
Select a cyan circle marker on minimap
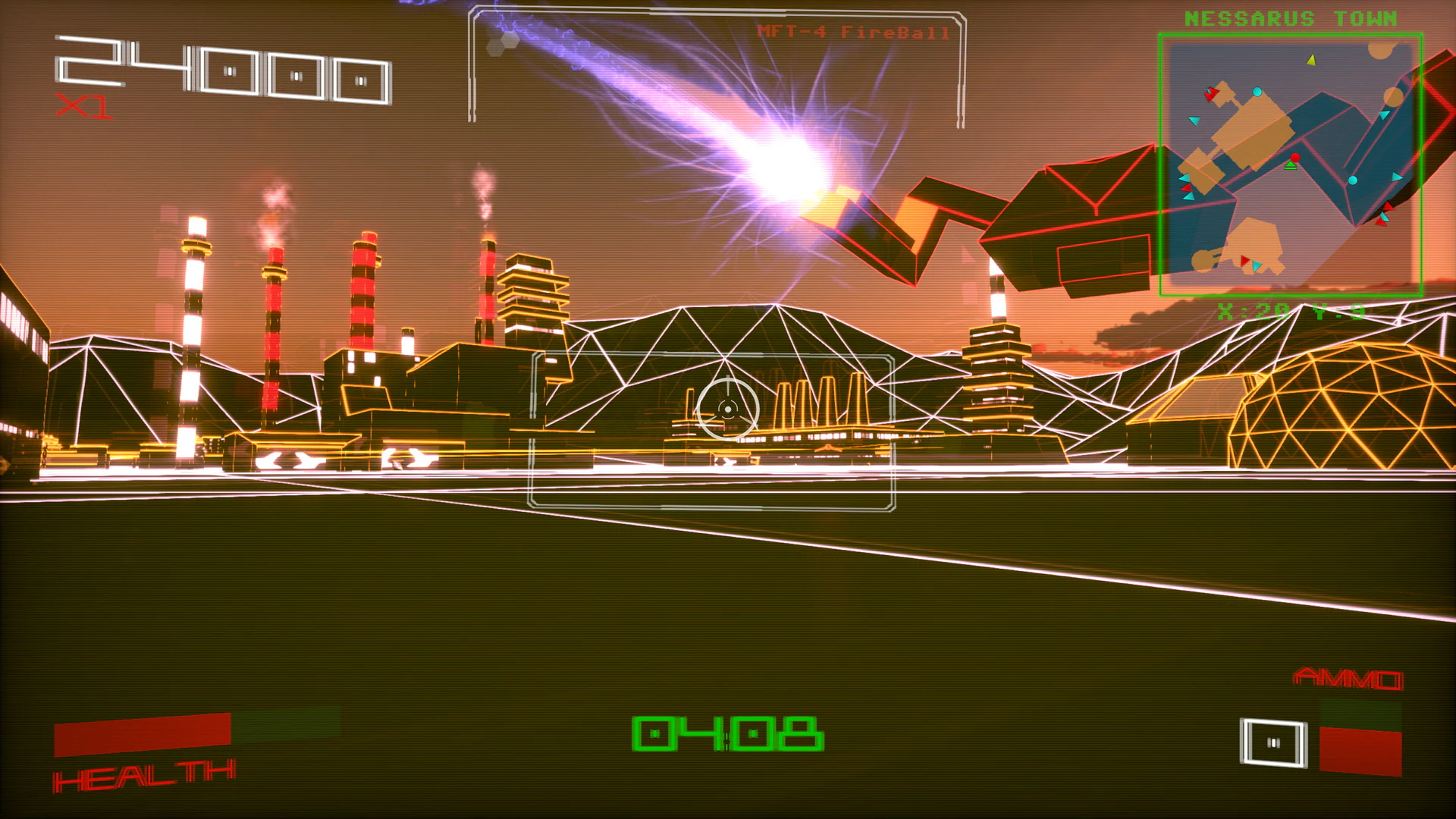[x=1257, y=92]
